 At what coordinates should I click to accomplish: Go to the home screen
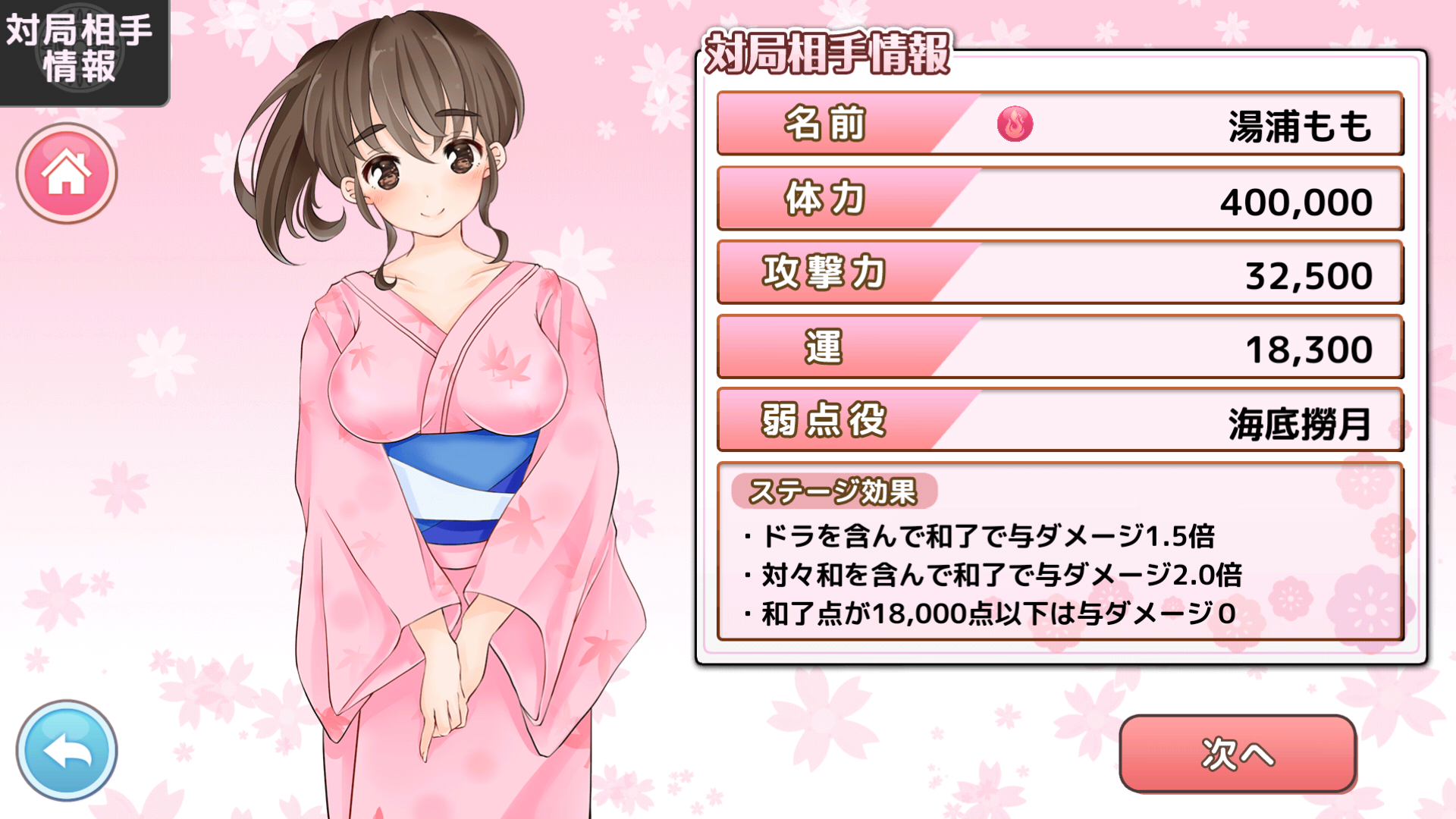point(67,173)
